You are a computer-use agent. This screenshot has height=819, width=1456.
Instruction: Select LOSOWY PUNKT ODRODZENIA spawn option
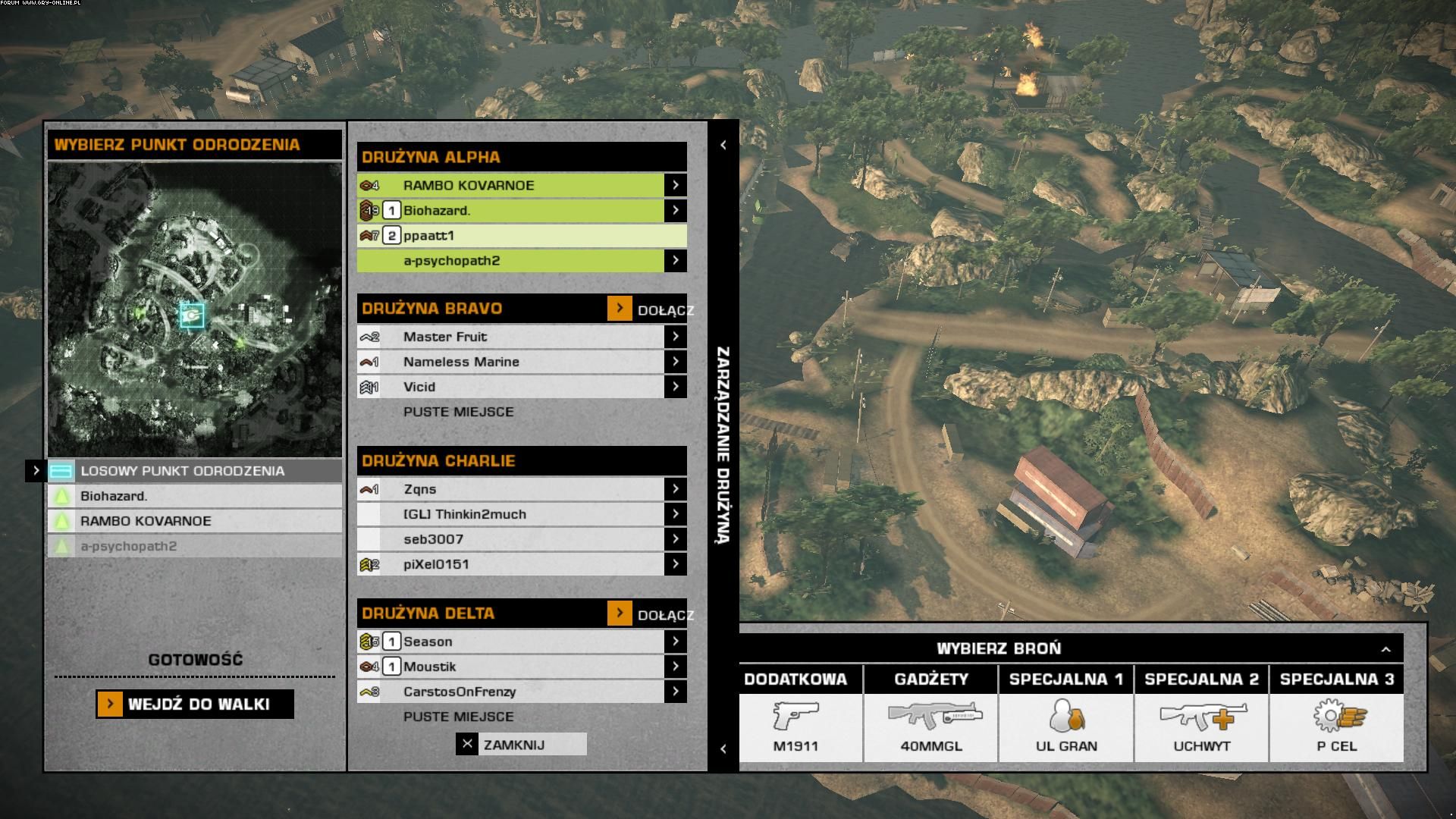194,471
